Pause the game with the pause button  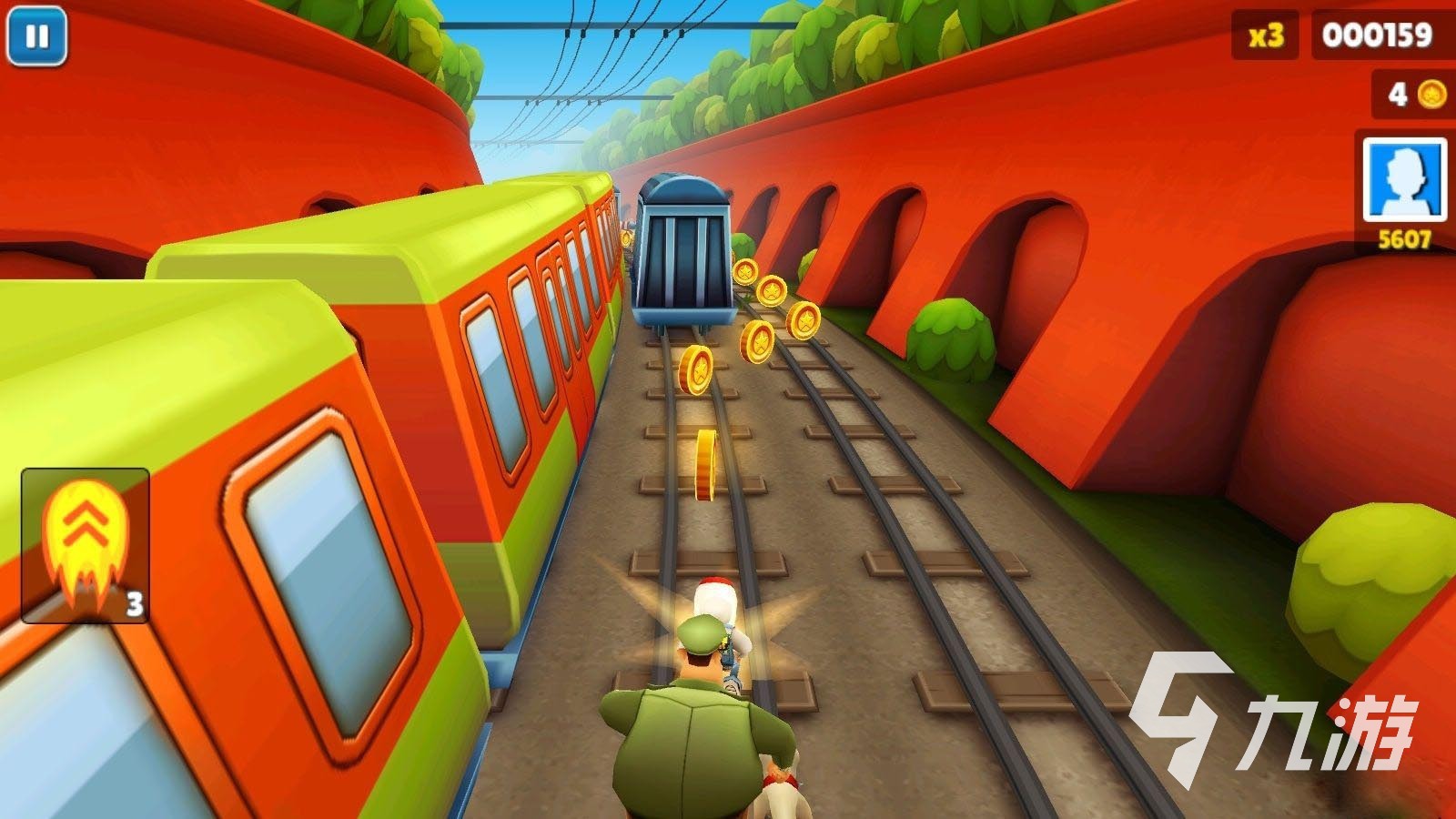pos(37,36)
